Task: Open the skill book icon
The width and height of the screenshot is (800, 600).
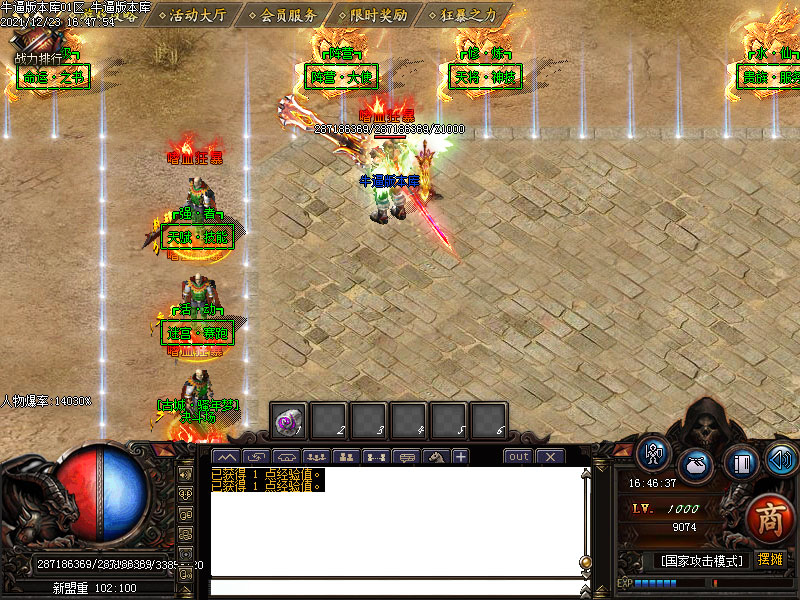Action: pyautogui.click(x=741, y=464)
